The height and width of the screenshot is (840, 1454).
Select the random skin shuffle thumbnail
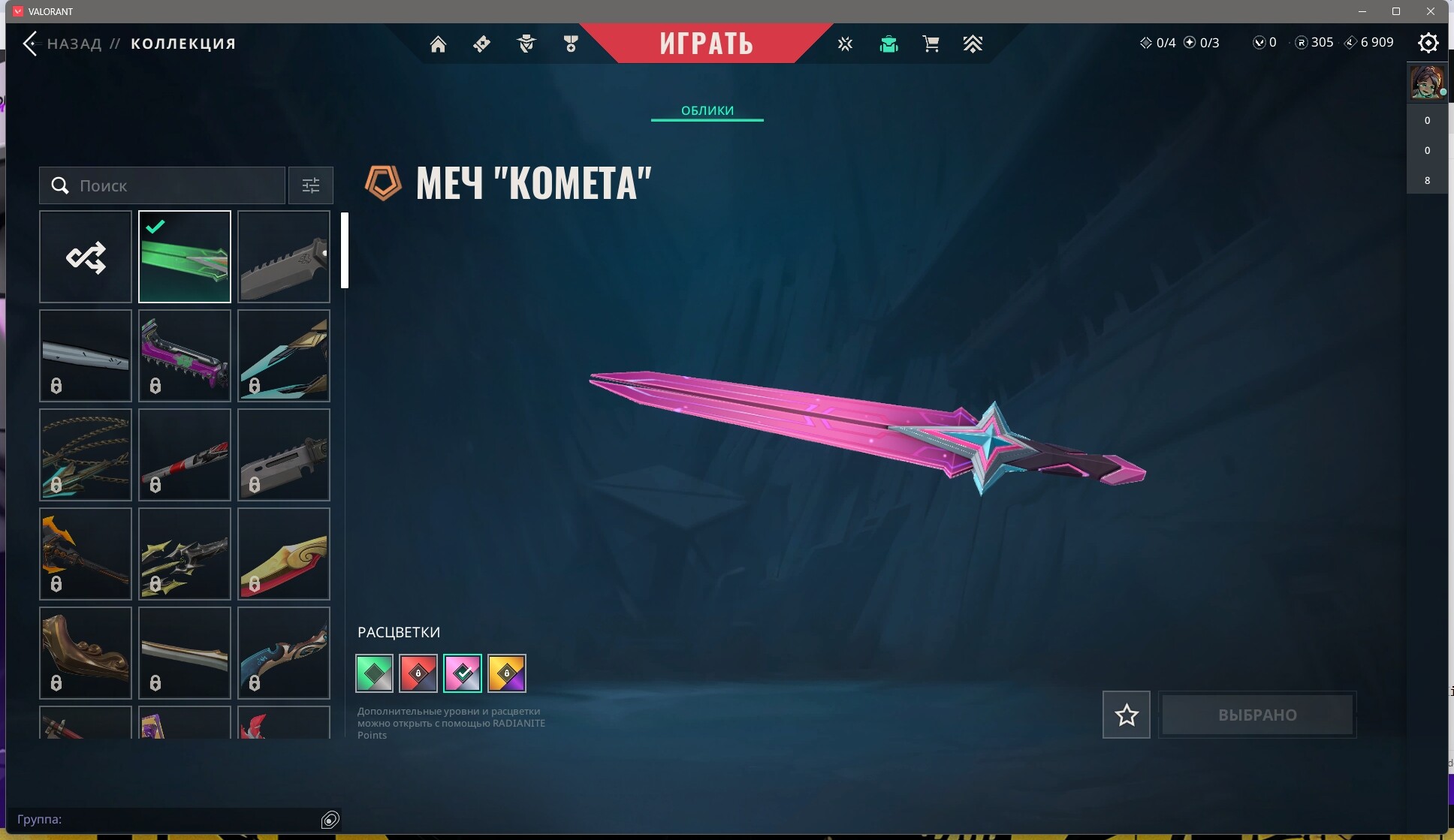tap(85, 257)
